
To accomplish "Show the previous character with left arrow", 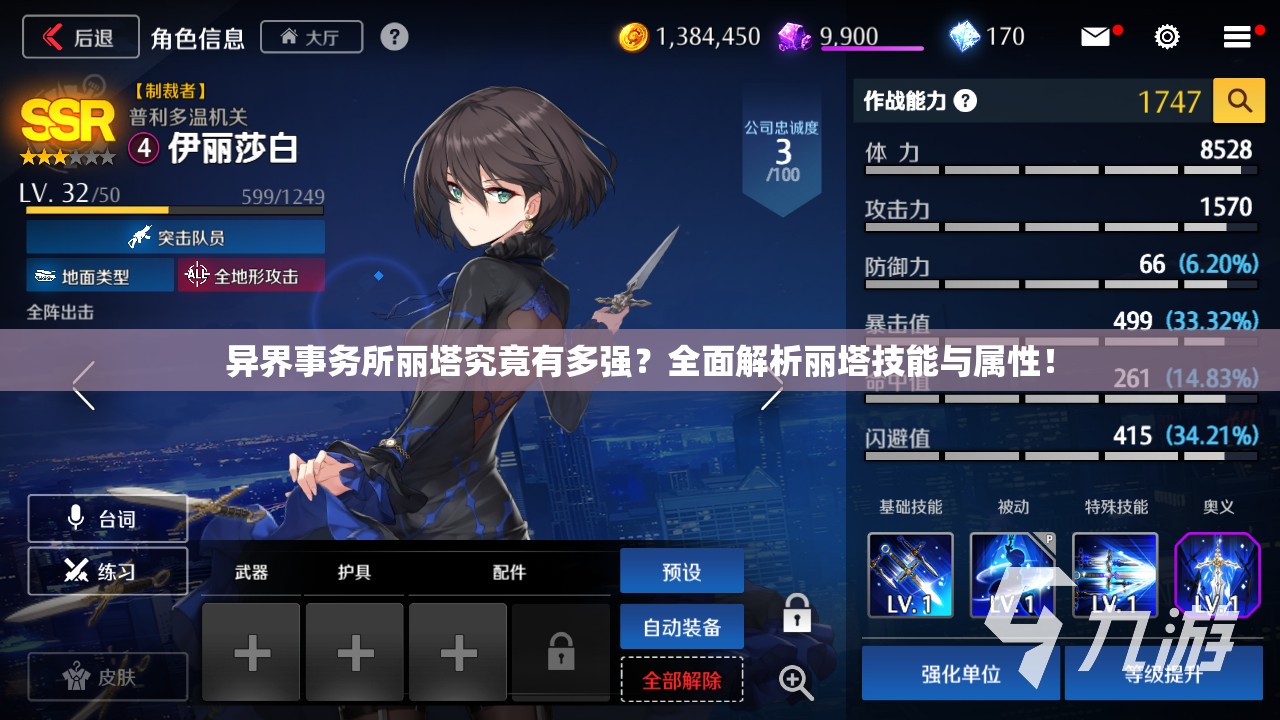I will [x=83, y=386].
